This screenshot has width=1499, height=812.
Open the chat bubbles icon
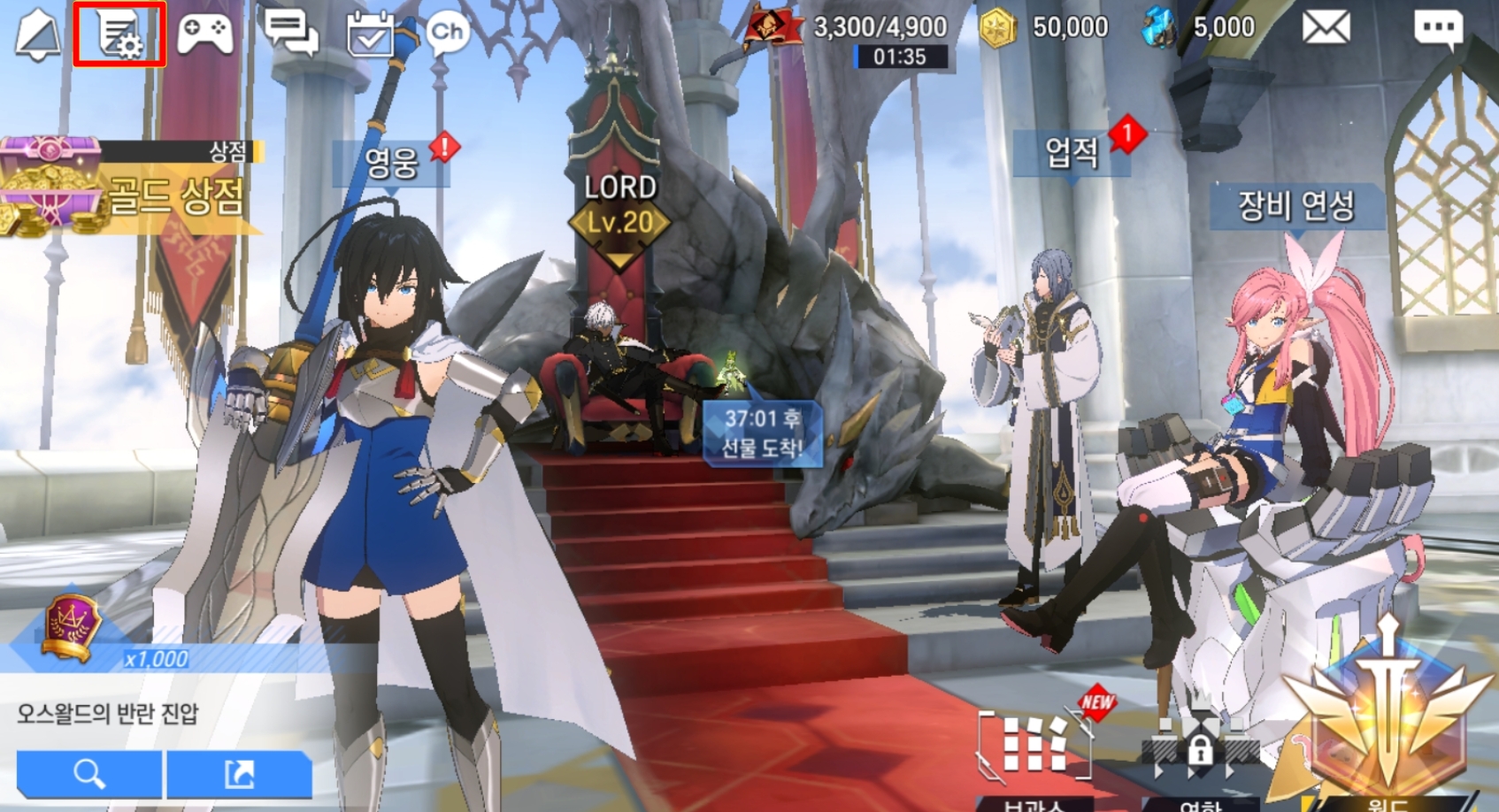(x=291, y=34)
